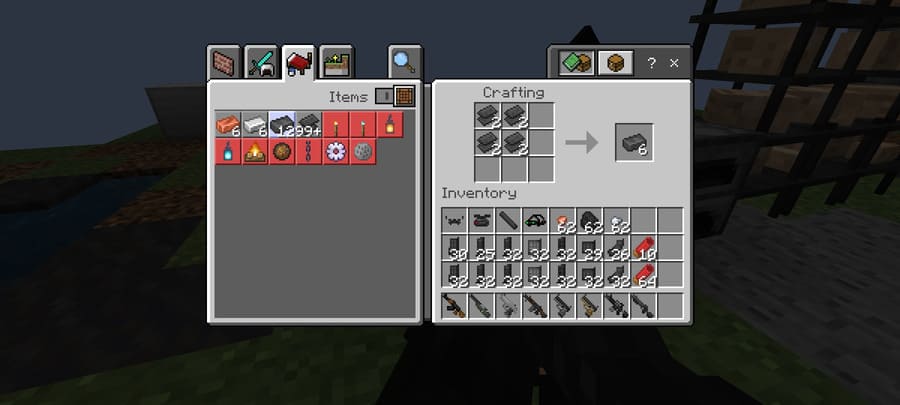Switch to the chest-only inventory layout
Image resolution: width=900 pixels, height=405 pixels.
[615, 63]
